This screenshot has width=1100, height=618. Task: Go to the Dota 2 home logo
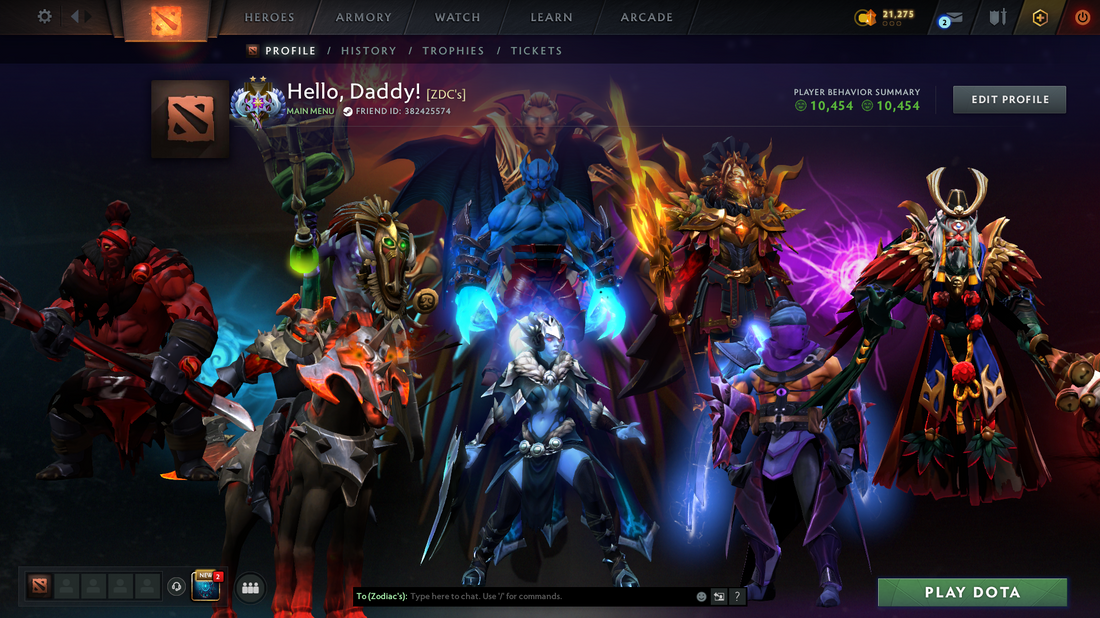point(165,19)
